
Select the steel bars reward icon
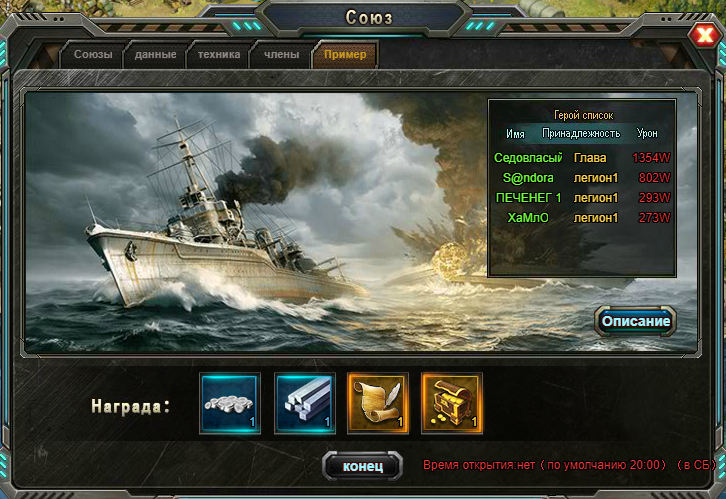[x=304, y=403]
